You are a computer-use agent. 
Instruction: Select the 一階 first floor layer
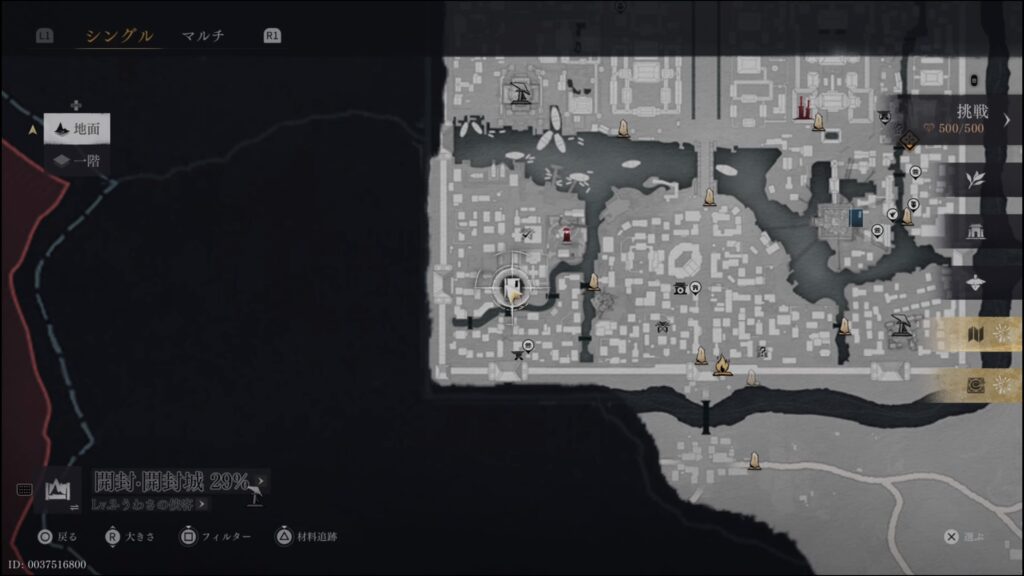(77, 160)
